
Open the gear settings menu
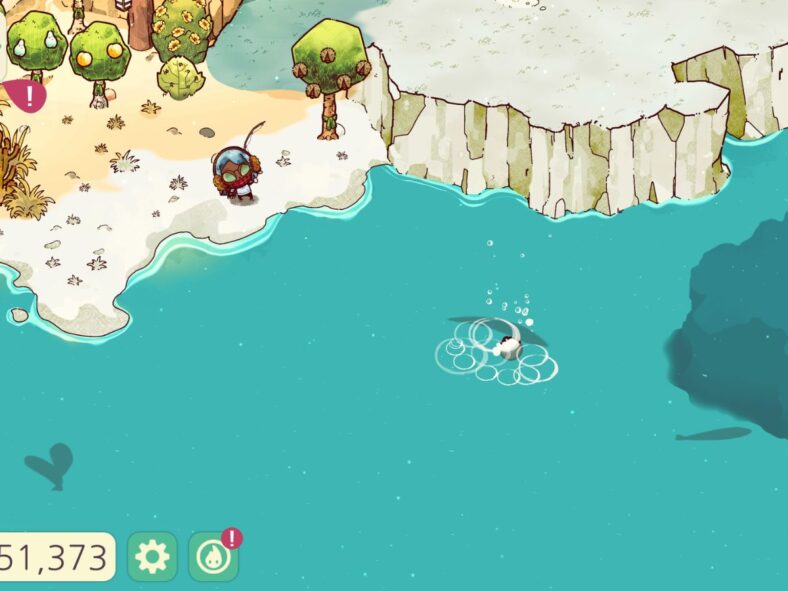[x=152, y=557]
